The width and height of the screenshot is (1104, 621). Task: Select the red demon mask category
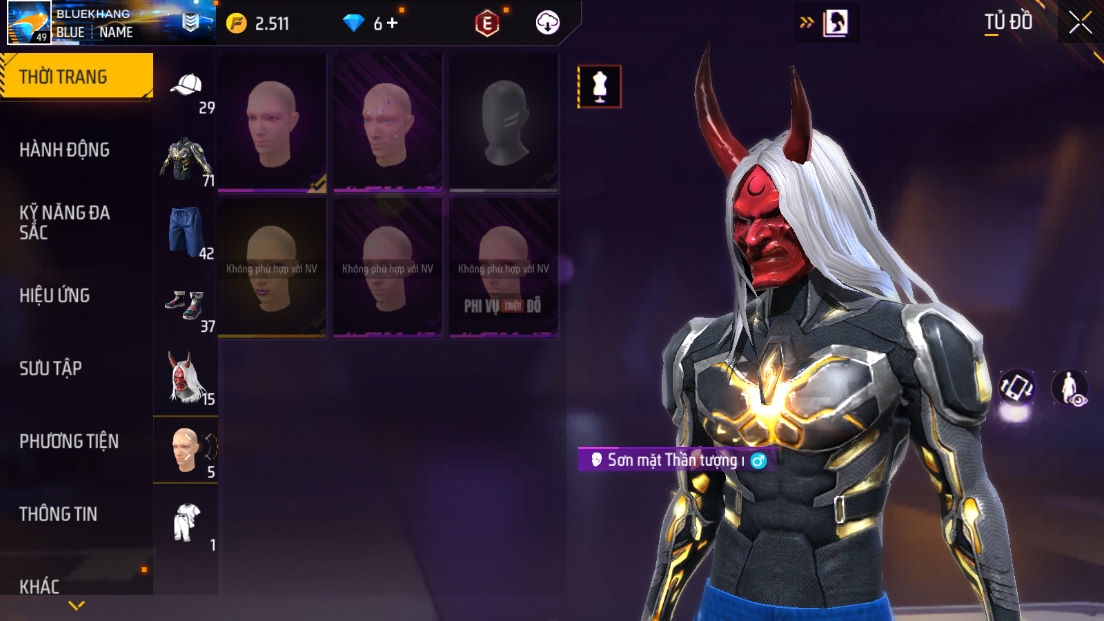click(x=186, y=378)
